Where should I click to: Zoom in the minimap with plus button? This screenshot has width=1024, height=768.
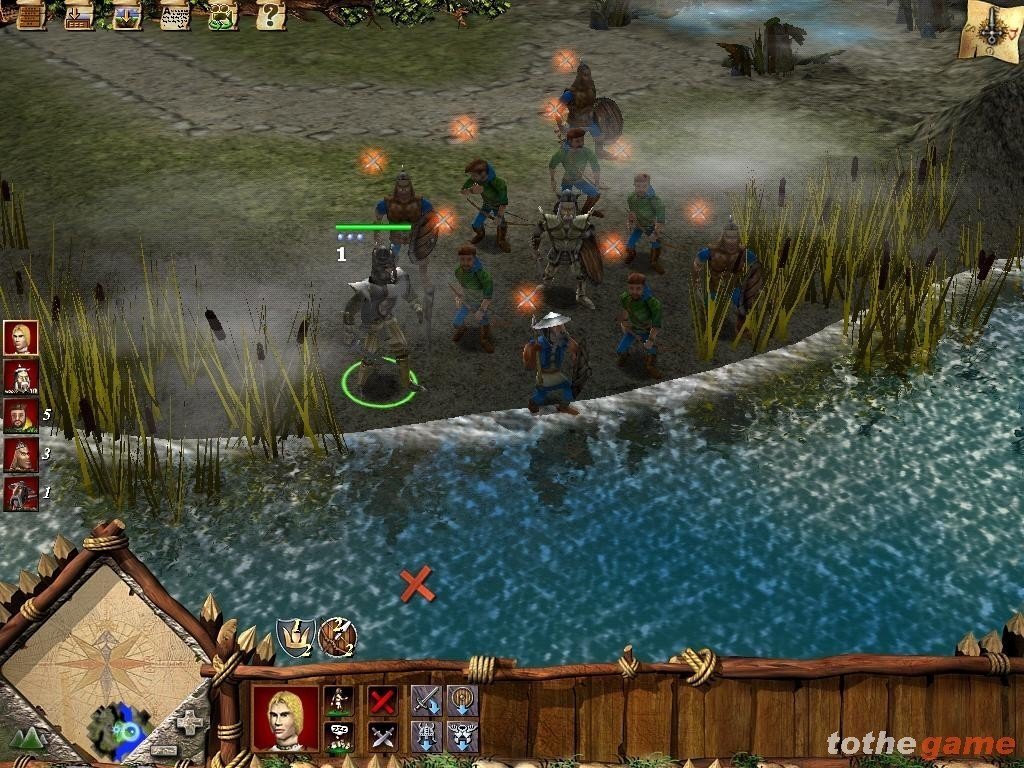click(187, 722)
